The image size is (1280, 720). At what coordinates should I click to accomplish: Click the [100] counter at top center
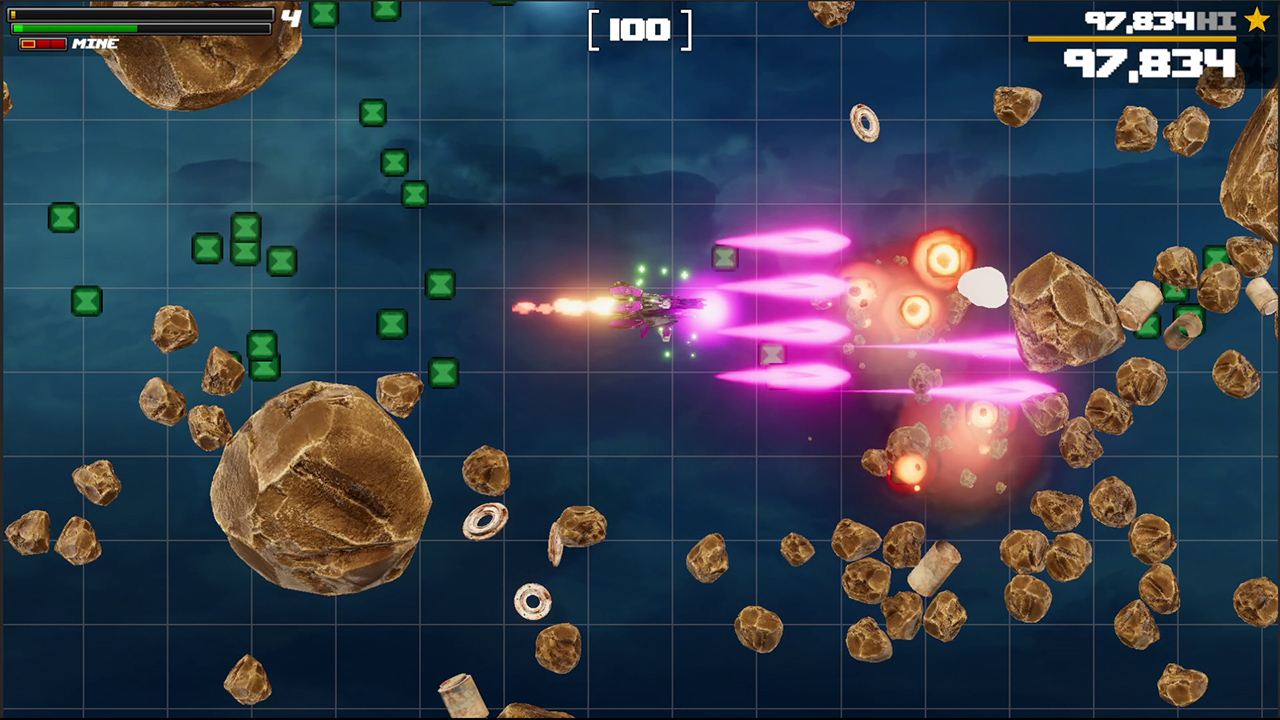640,30
